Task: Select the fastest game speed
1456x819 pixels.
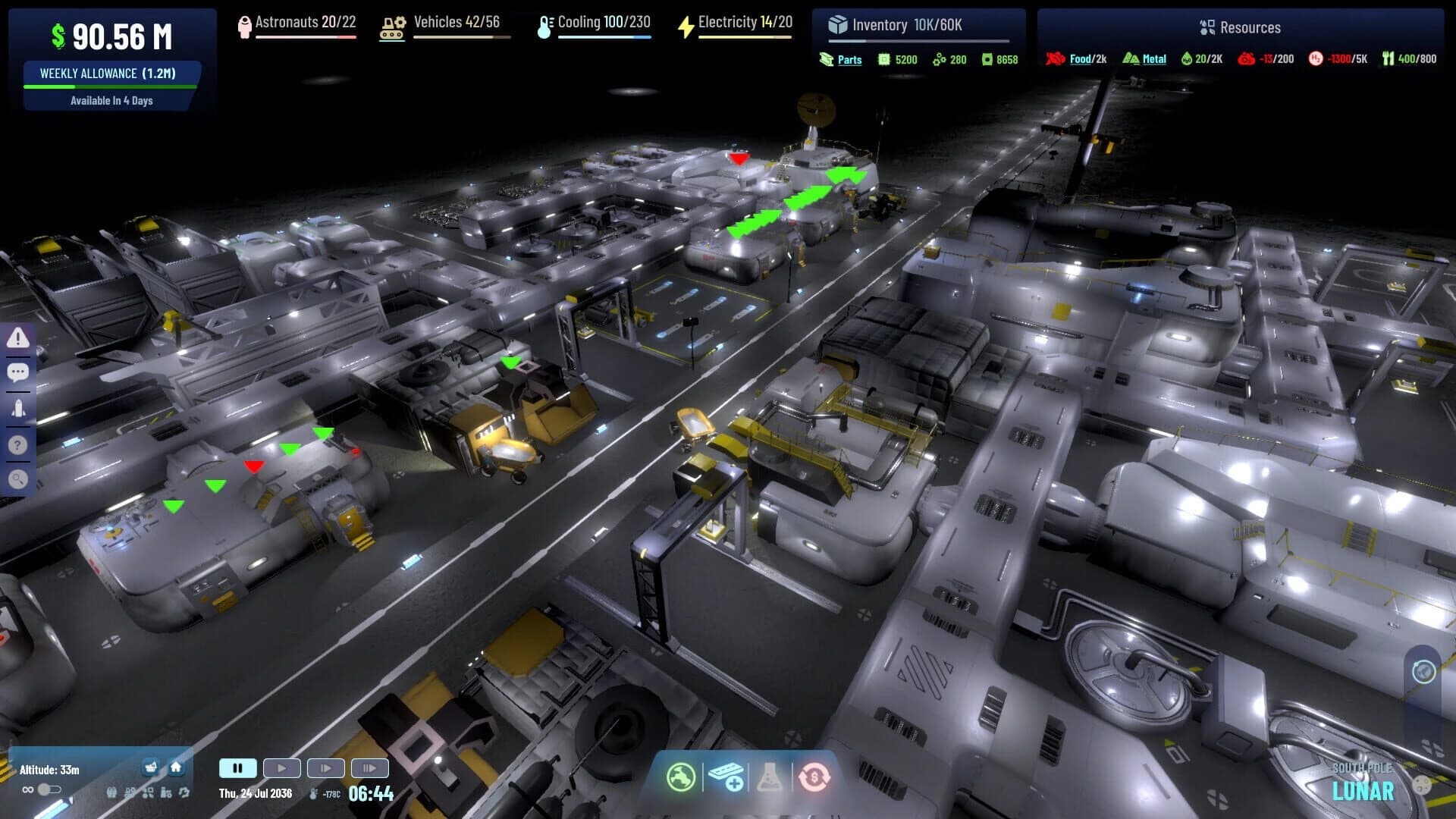Action: (370, 767)
